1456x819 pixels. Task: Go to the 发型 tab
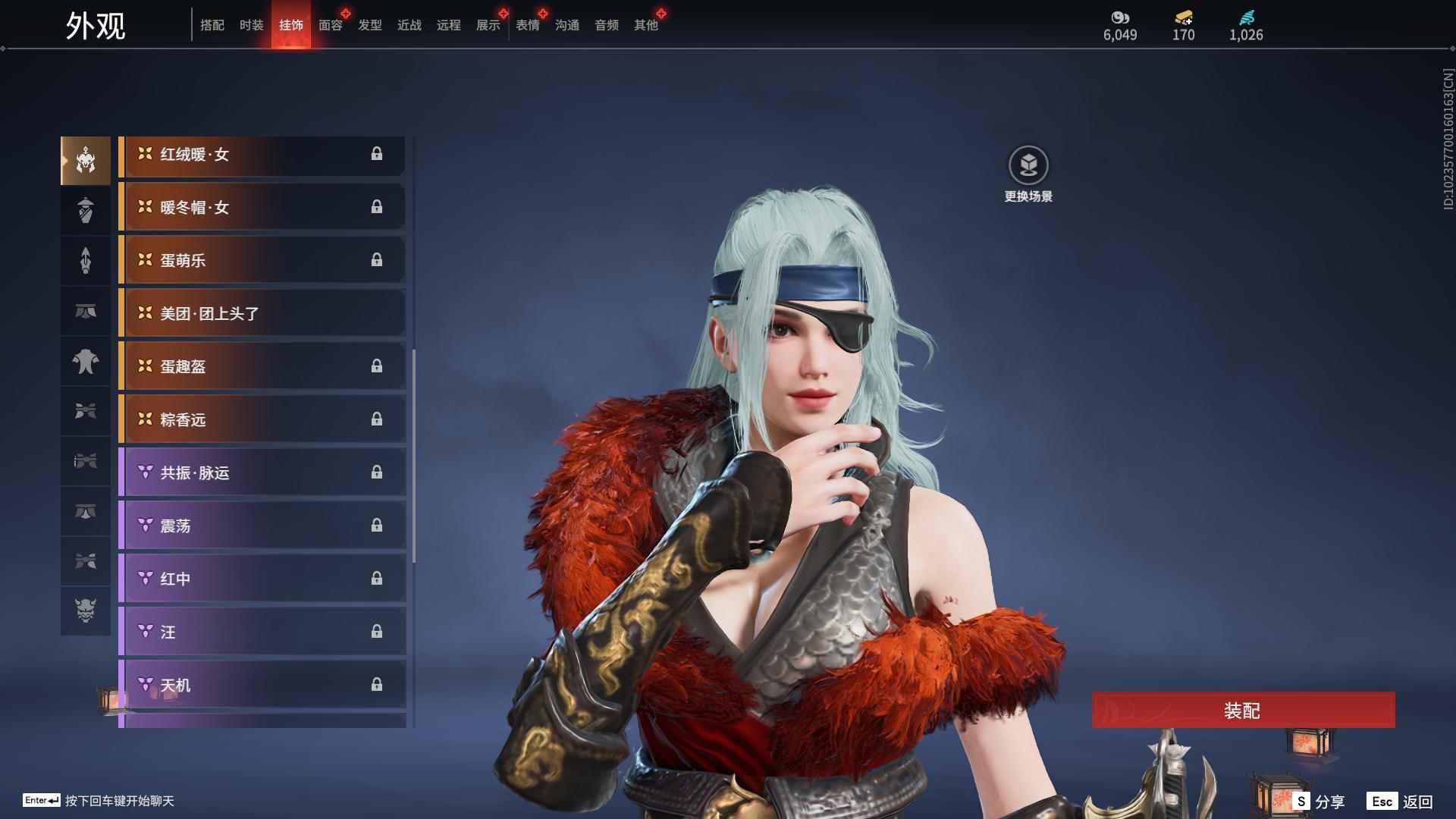click(369, 25)
